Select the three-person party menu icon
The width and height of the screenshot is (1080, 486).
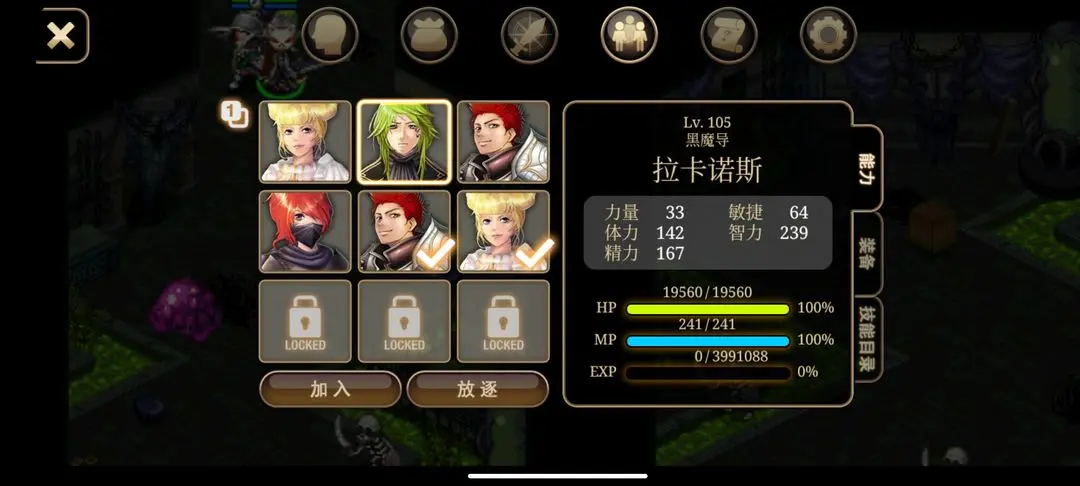point(629,36)
